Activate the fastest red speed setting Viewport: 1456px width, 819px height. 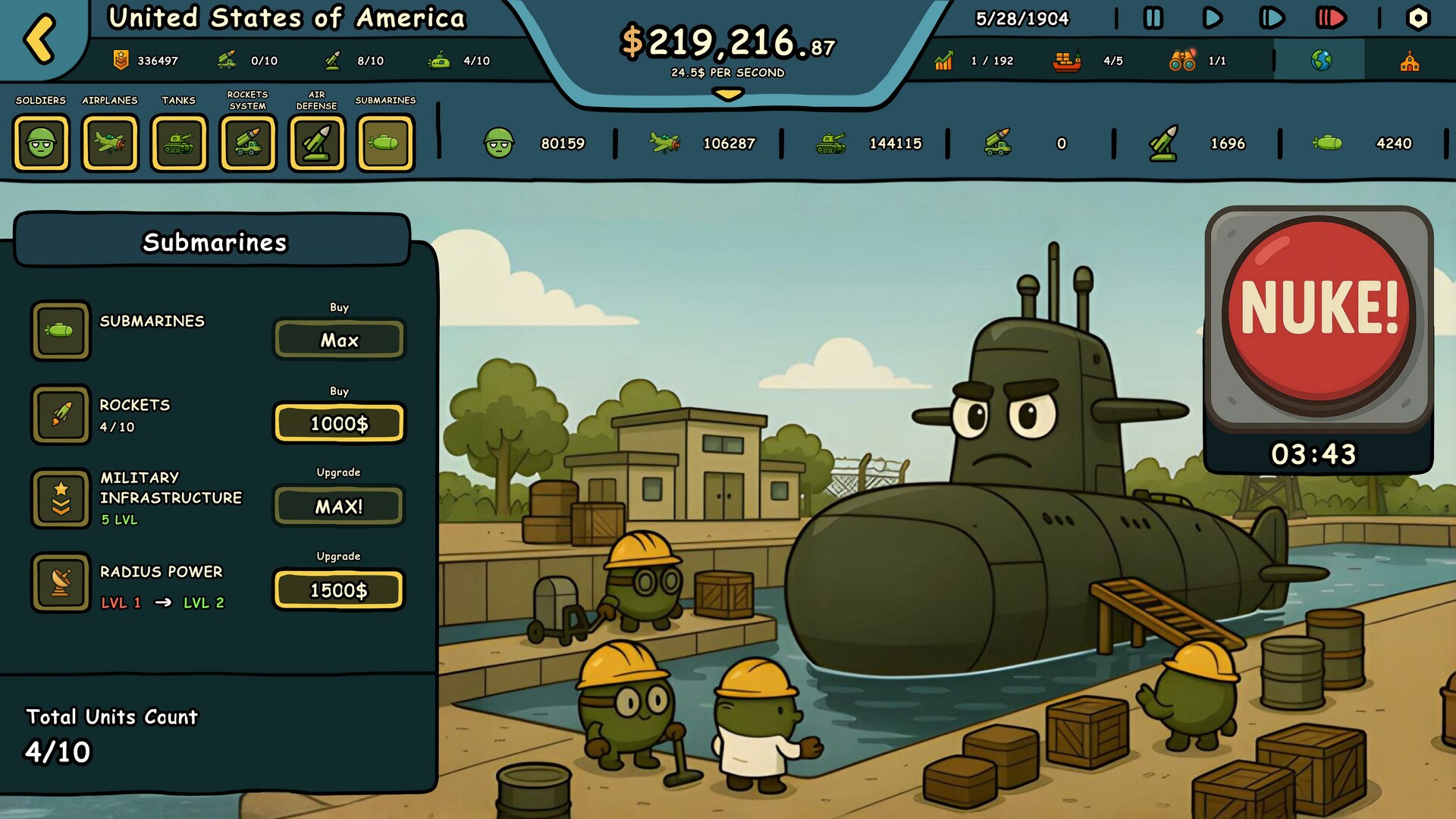[1330, 18]
